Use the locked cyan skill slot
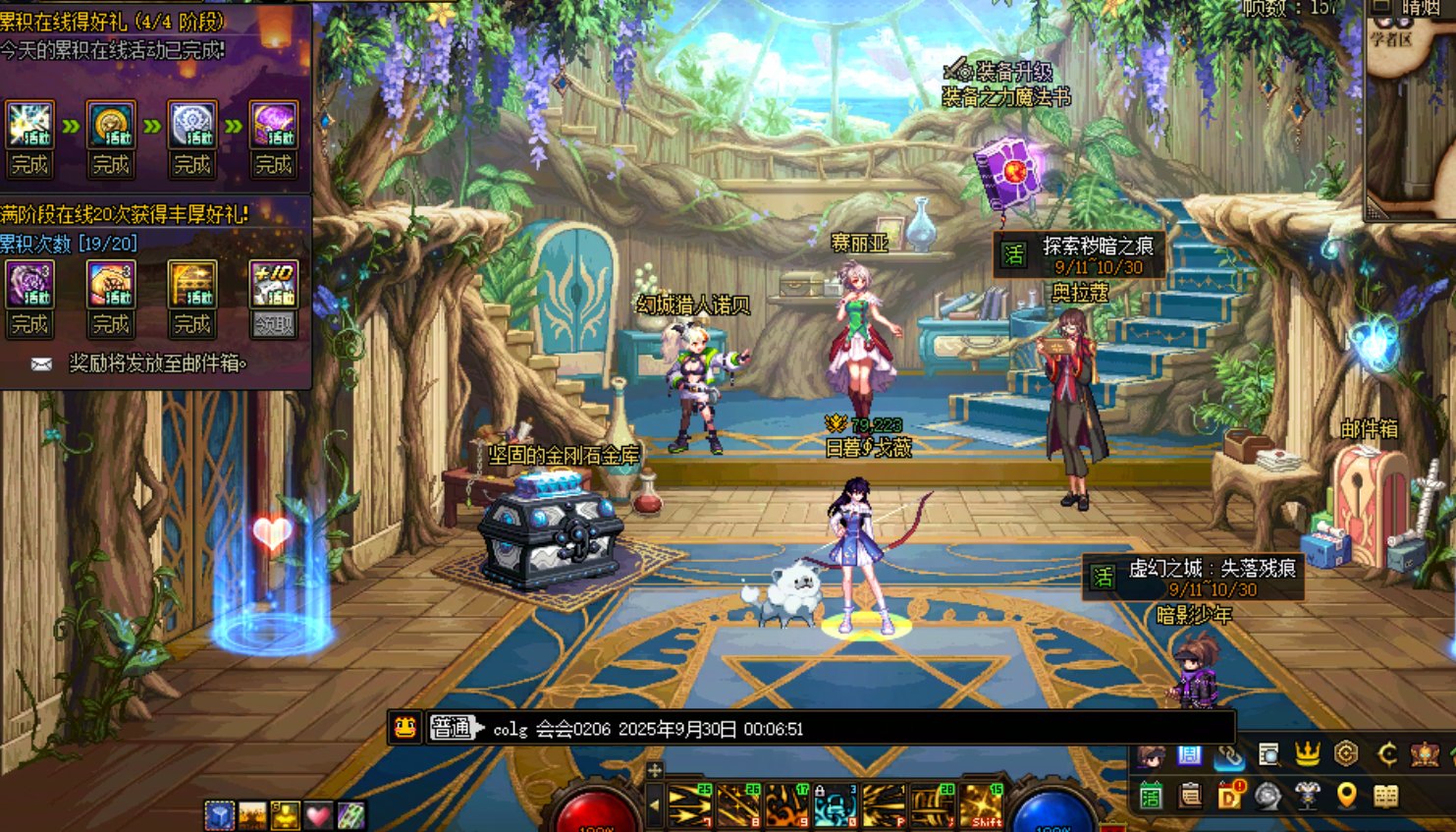 coord(836,805)
